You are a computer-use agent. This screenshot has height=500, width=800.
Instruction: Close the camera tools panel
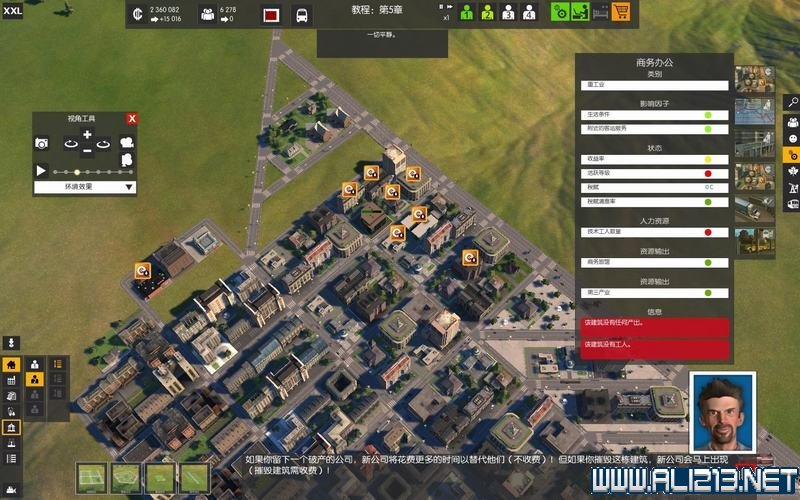(131, 118)
